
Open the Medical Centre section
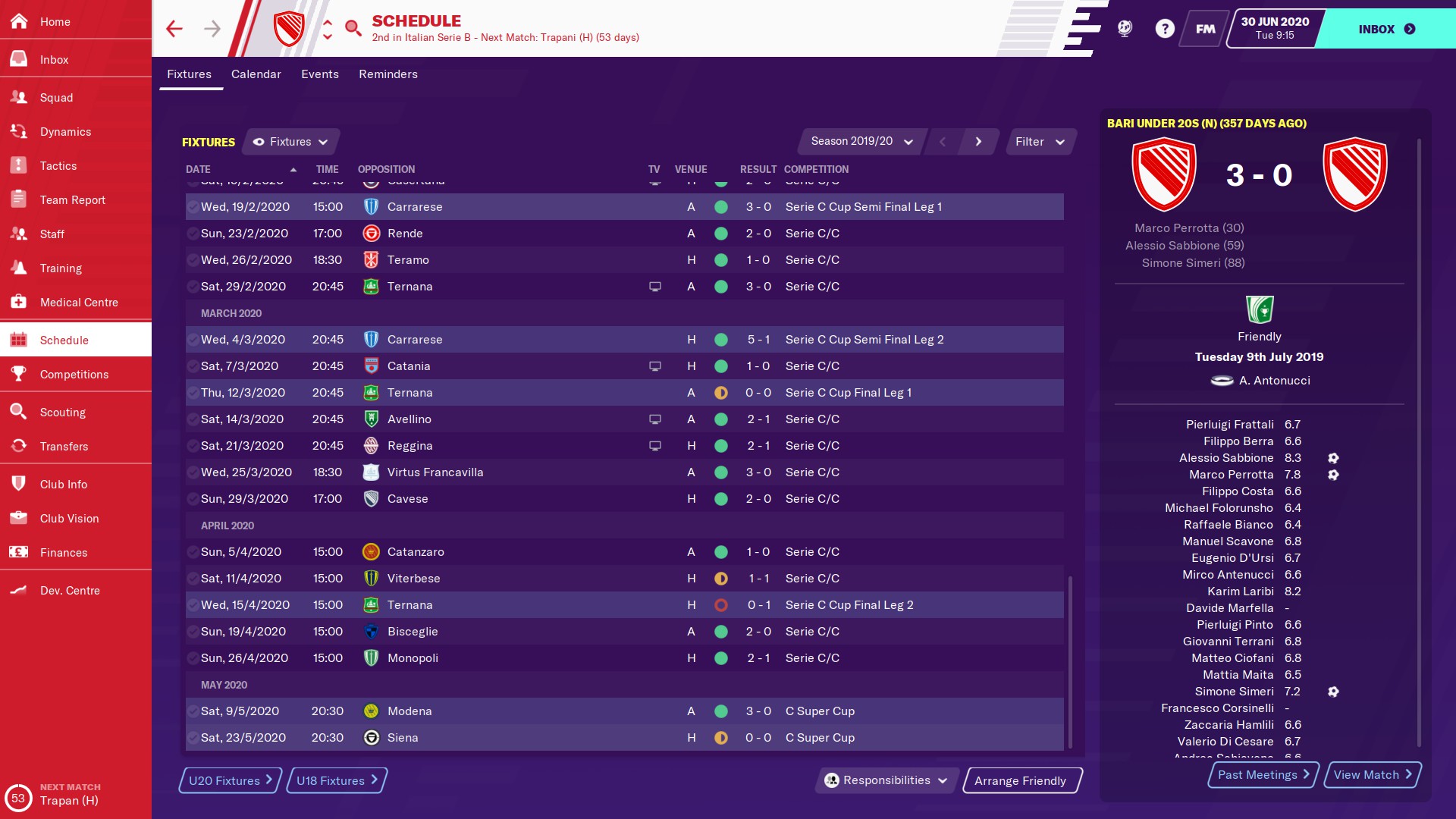[x=79, y=303]
